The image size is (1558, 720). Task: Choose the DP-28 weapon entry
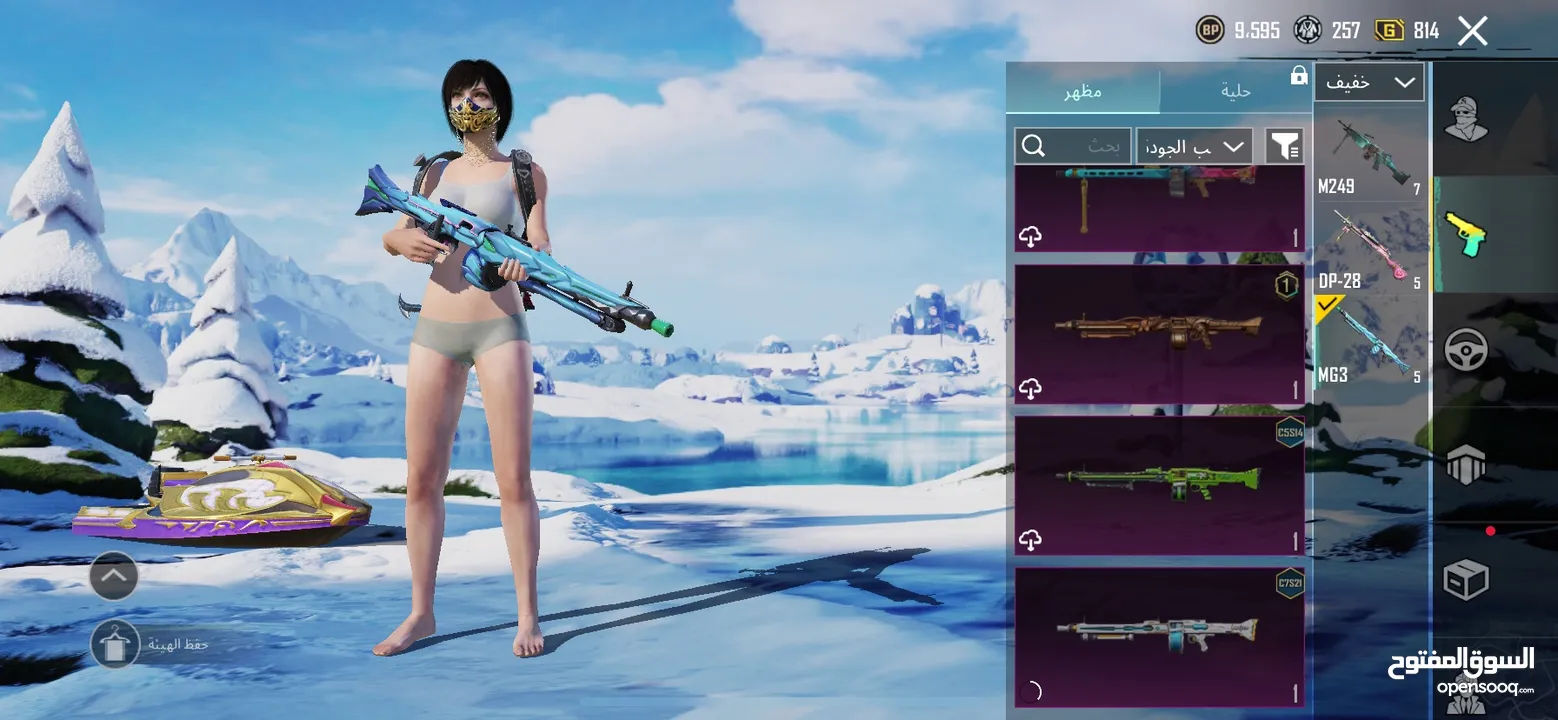pos(1368,250)
